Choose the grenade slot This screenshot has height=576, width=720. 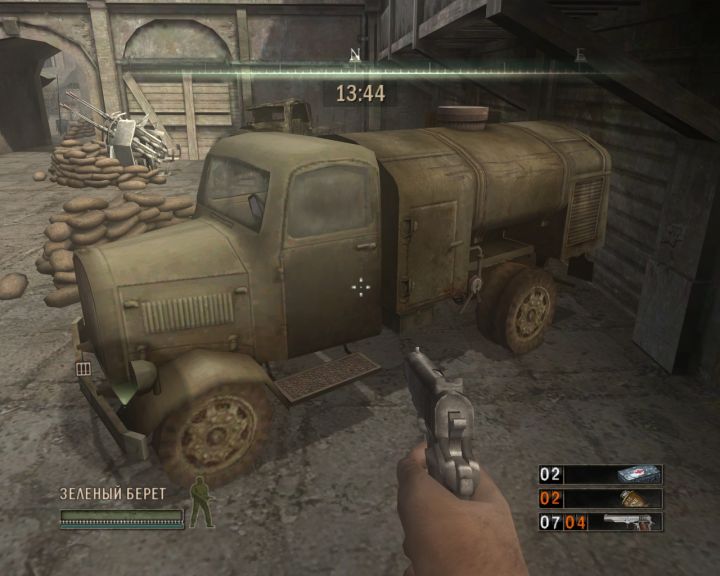(601, 498)
